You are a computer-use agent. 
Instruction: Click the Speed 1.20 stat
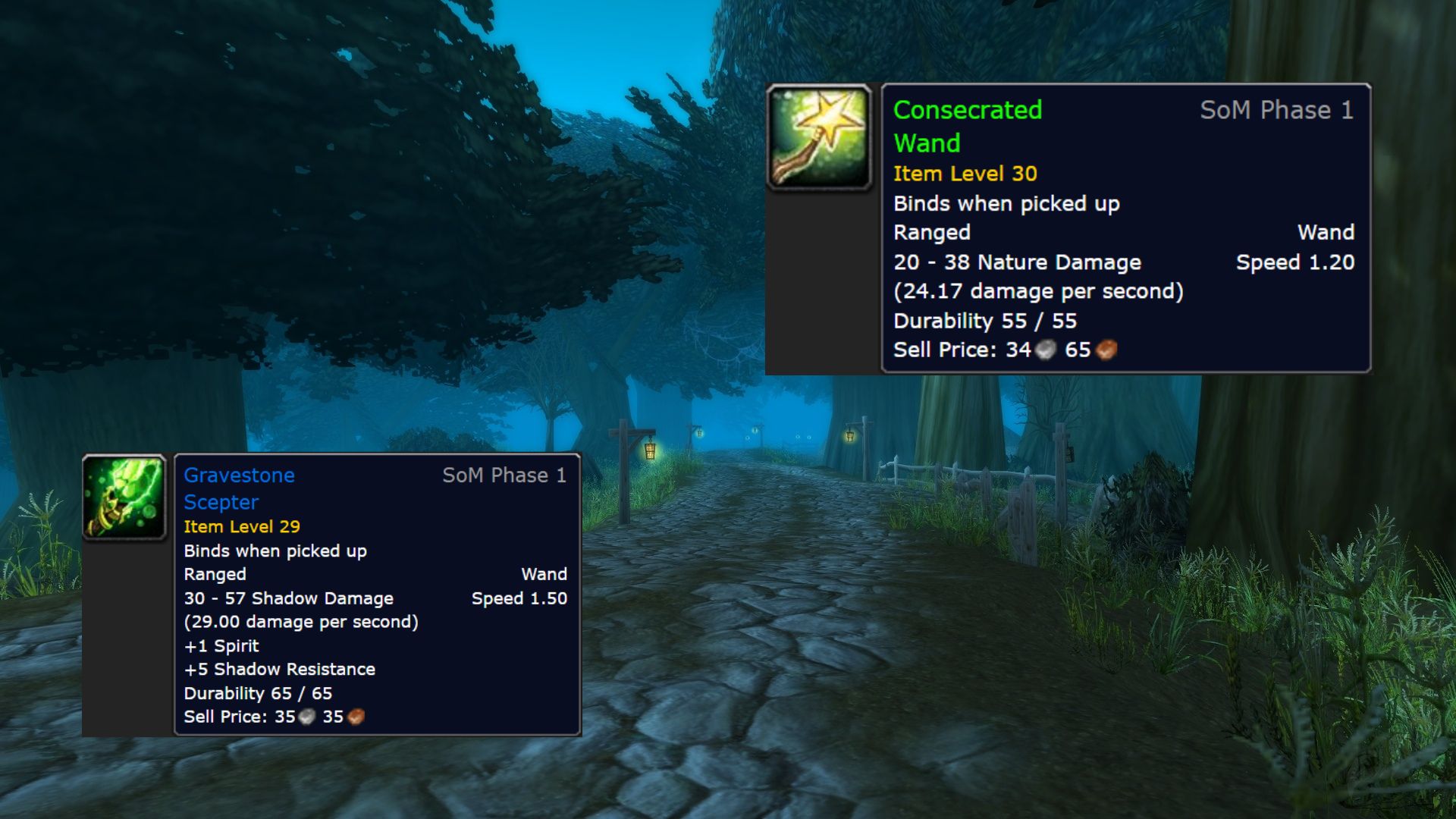tap(1294, 262)
